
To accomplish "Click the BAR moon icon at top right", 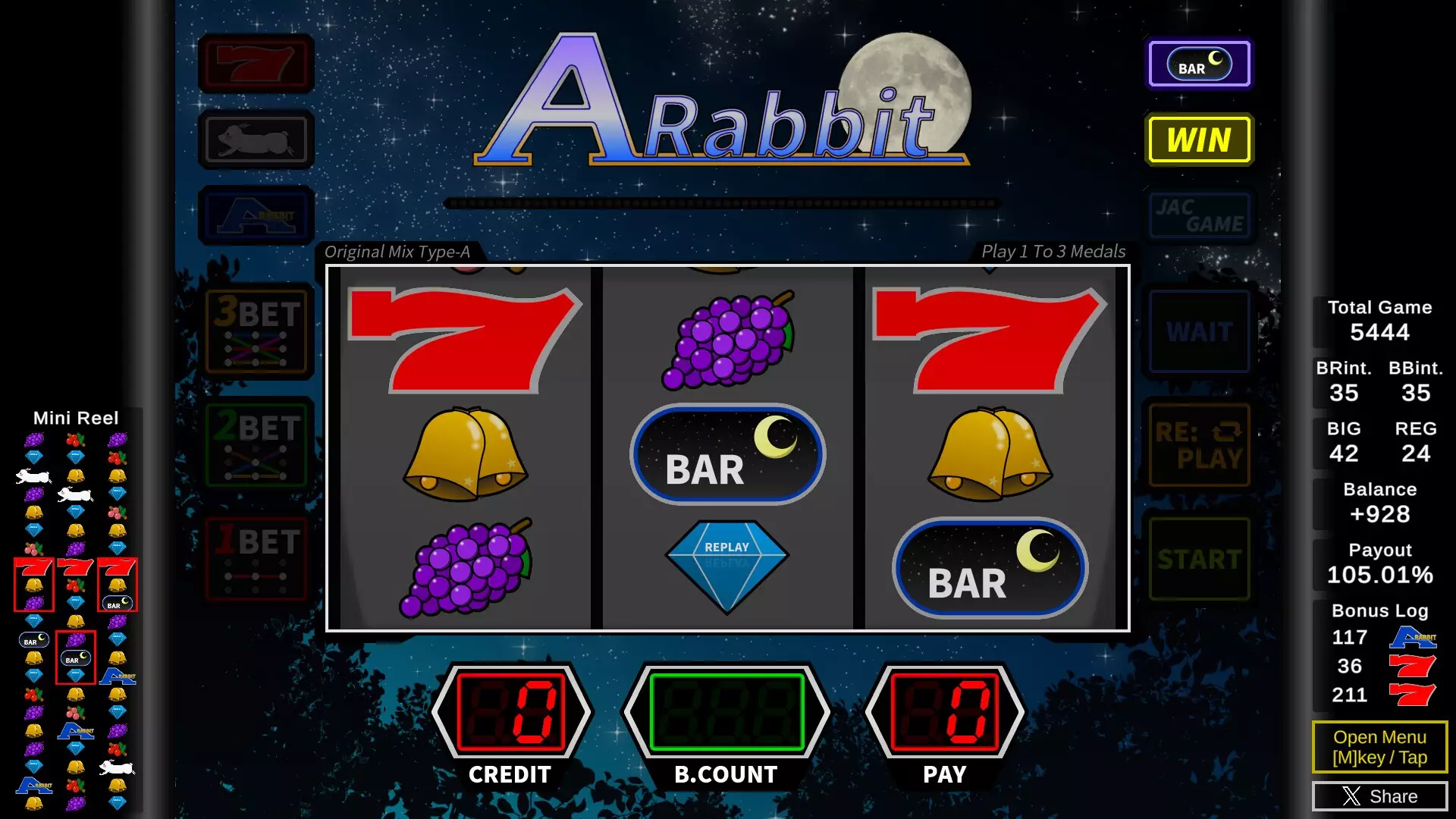I will pos(1199,65).
